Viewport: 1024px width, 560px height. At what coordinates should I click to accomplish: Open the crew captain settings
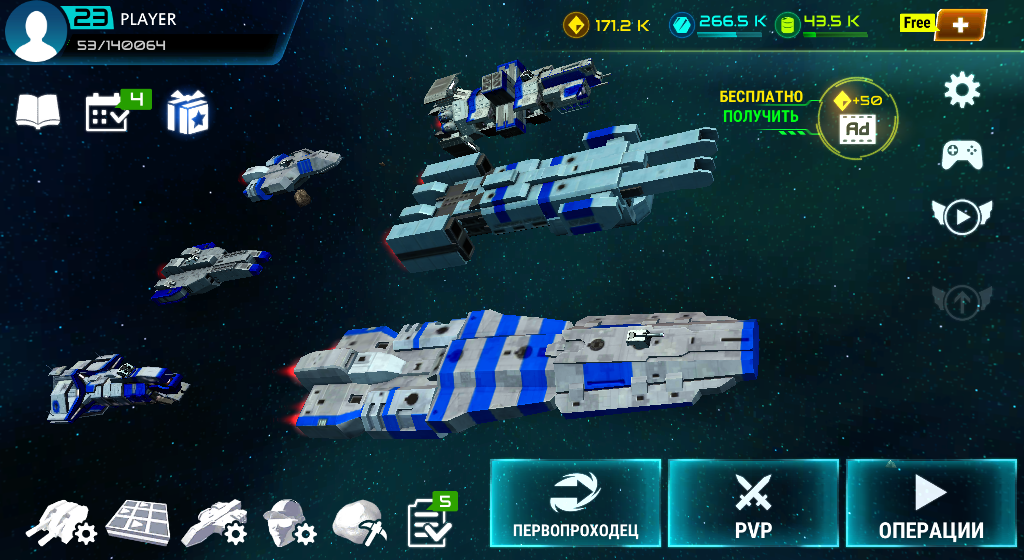point(289,522)
